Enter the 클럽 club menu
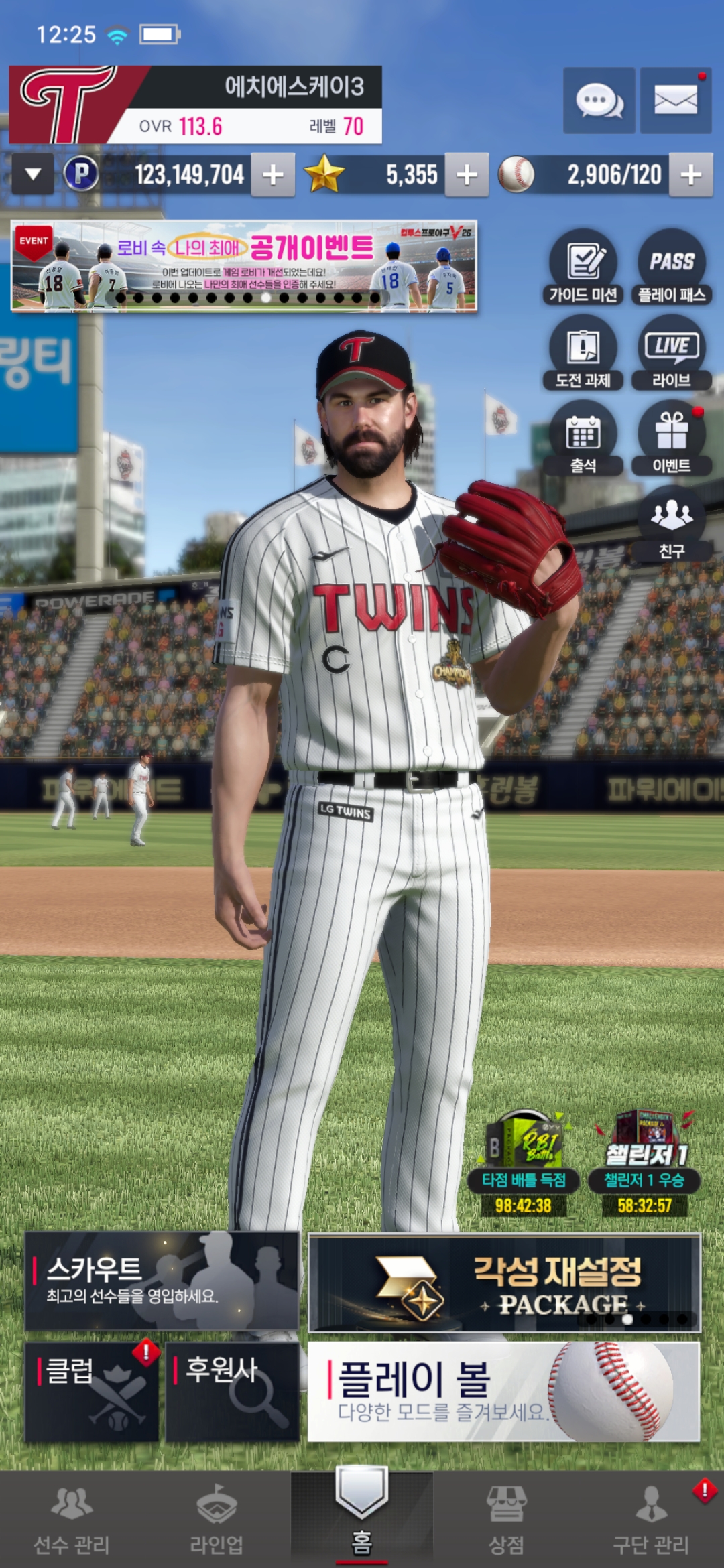Image resolution: width=724 pixels, height=1568 pixels. pyautogui.click(x=92, y=1391)
